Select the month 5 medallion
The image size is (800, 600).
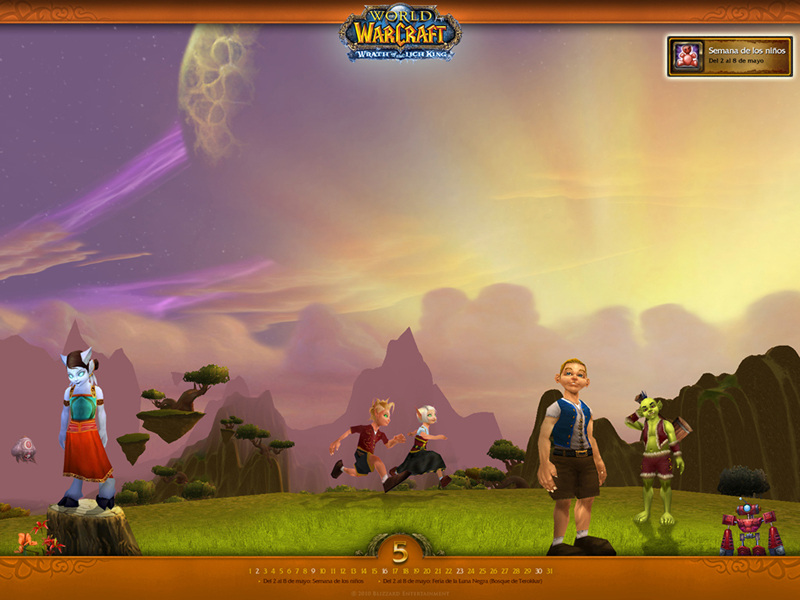pyautogui.click(x=400, y=552)
